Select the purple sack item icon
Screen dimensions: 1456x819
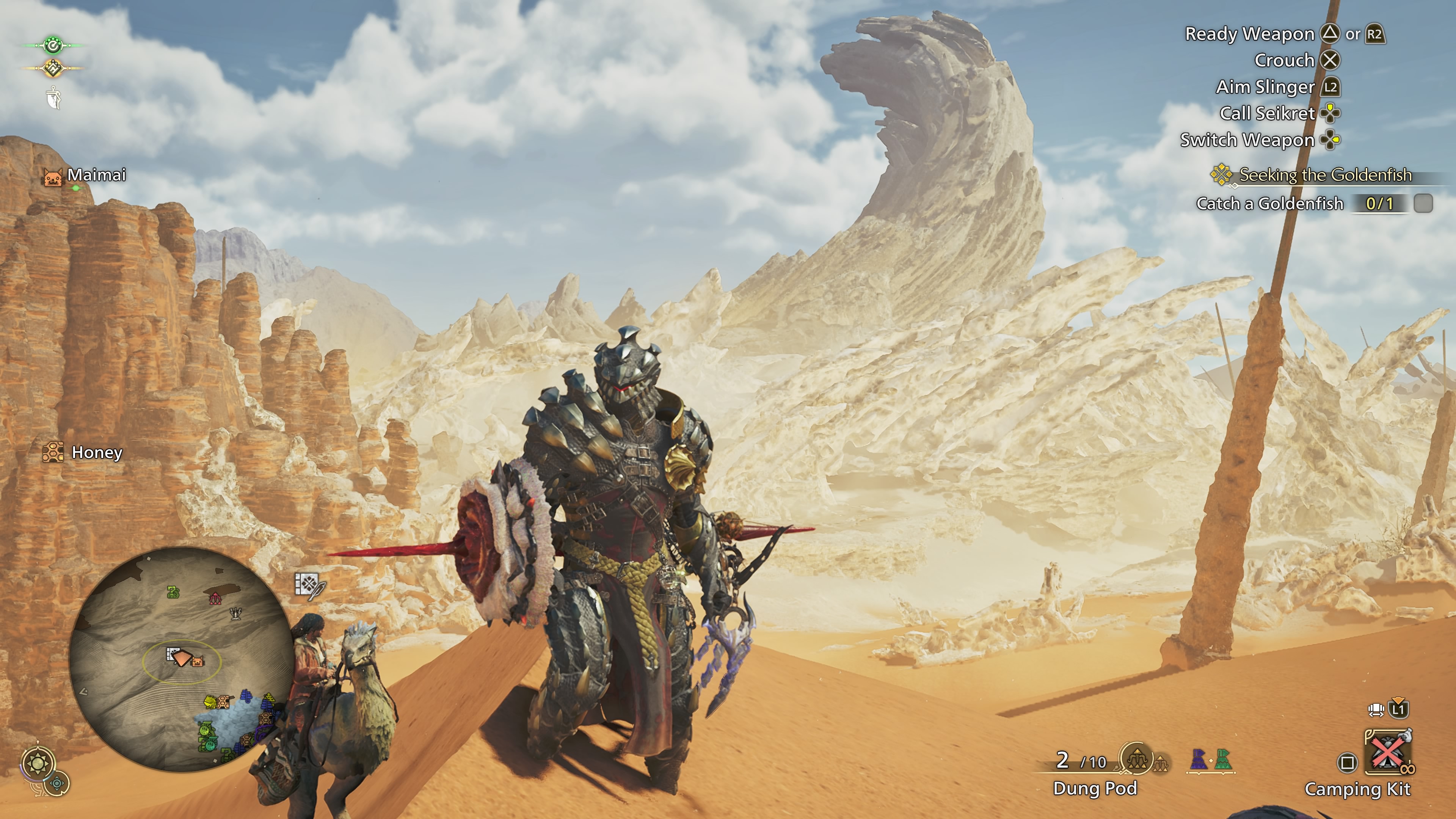(x=1198, y=759)
